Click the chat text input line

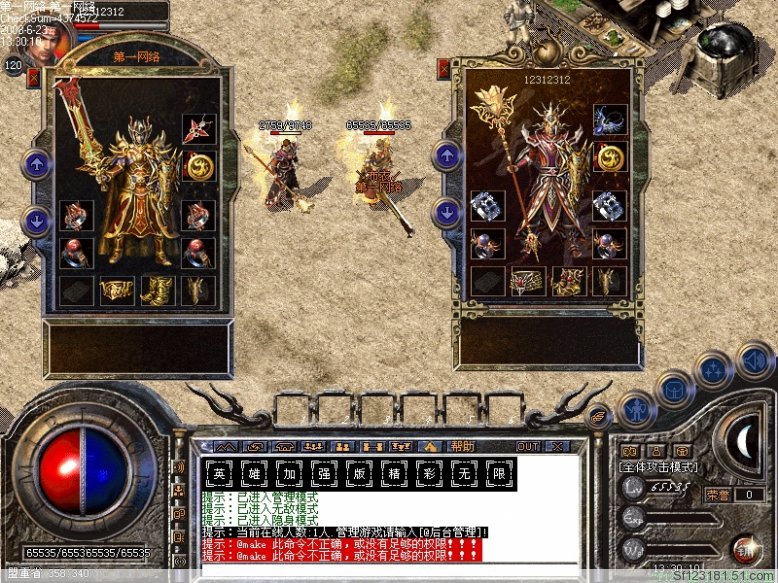point(390,569)
